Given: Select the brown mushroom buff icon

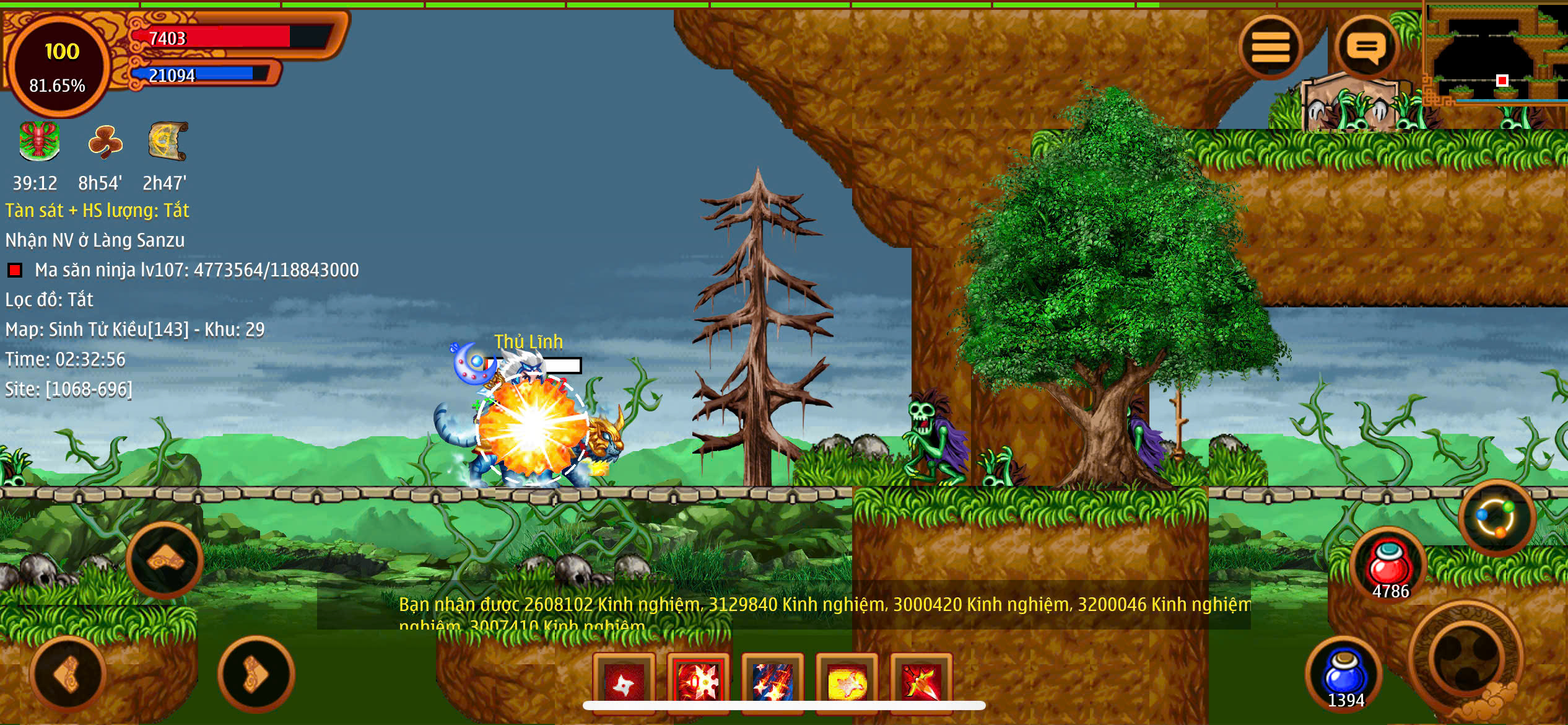Looking at the screenshot, I should 105,141.
